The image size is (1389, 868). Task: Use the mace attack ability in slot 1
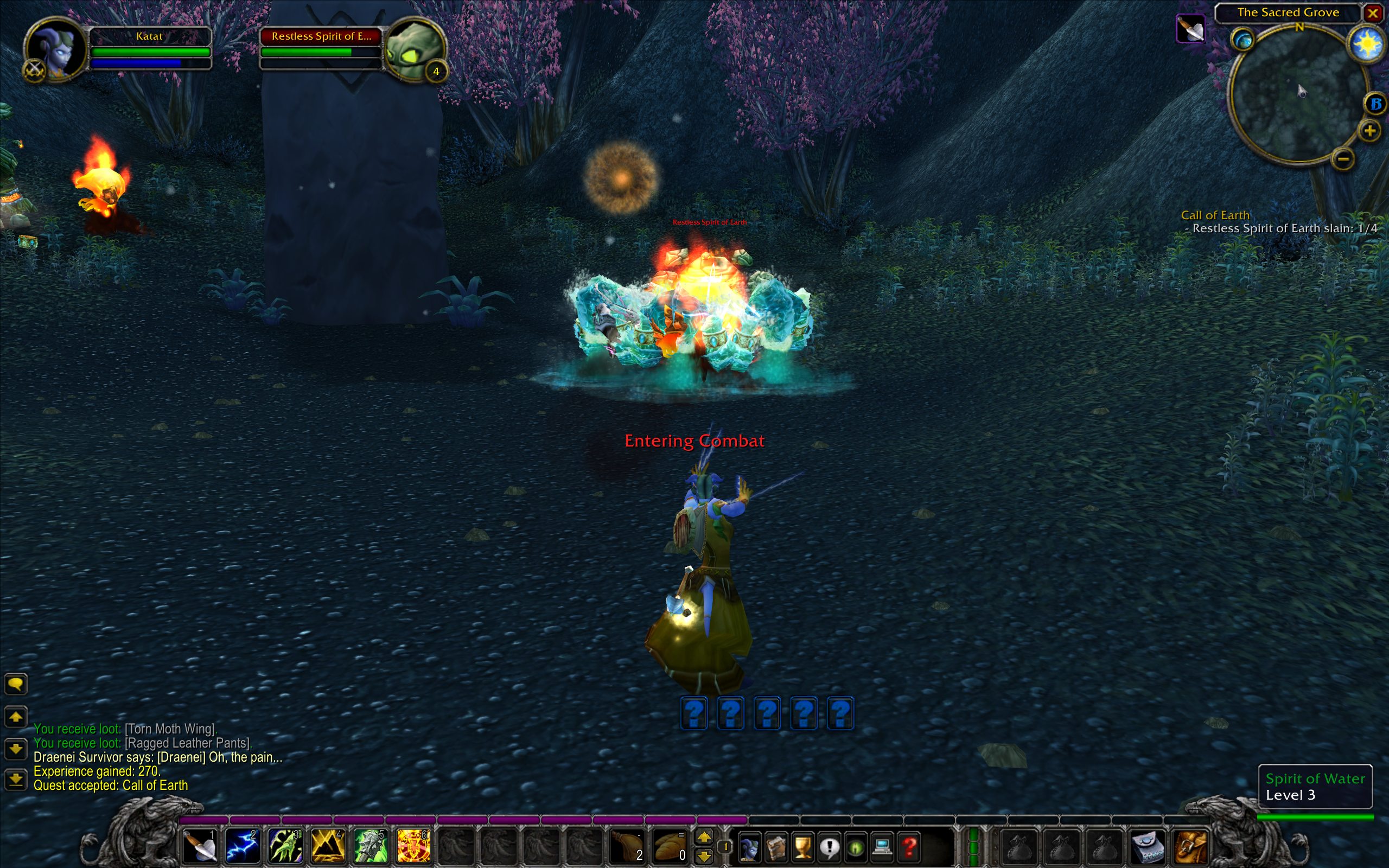(199, 846)
